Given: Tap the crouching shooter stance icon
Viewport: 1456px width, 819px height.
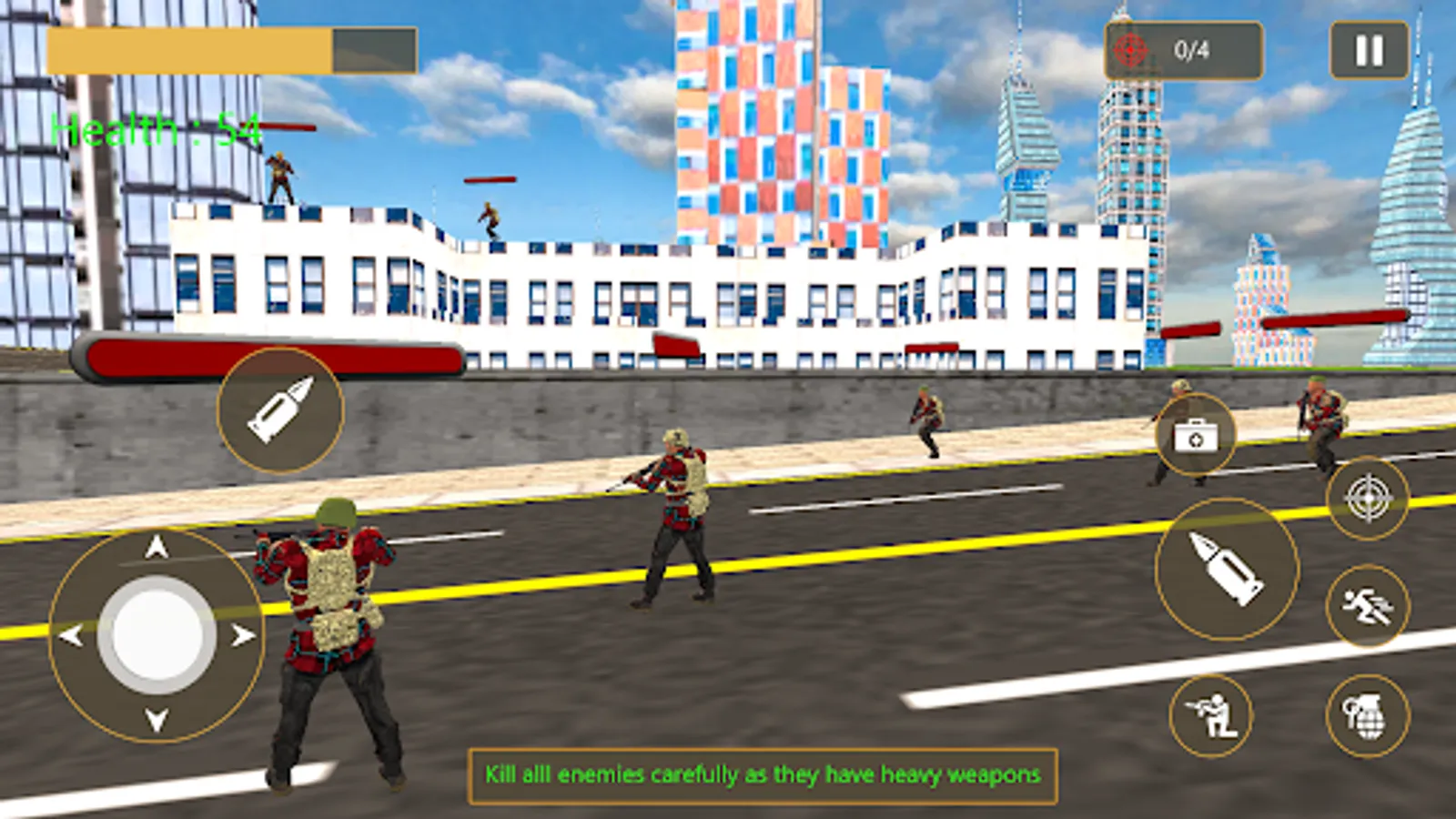Looking at the screenshot, I should 1213,714.
